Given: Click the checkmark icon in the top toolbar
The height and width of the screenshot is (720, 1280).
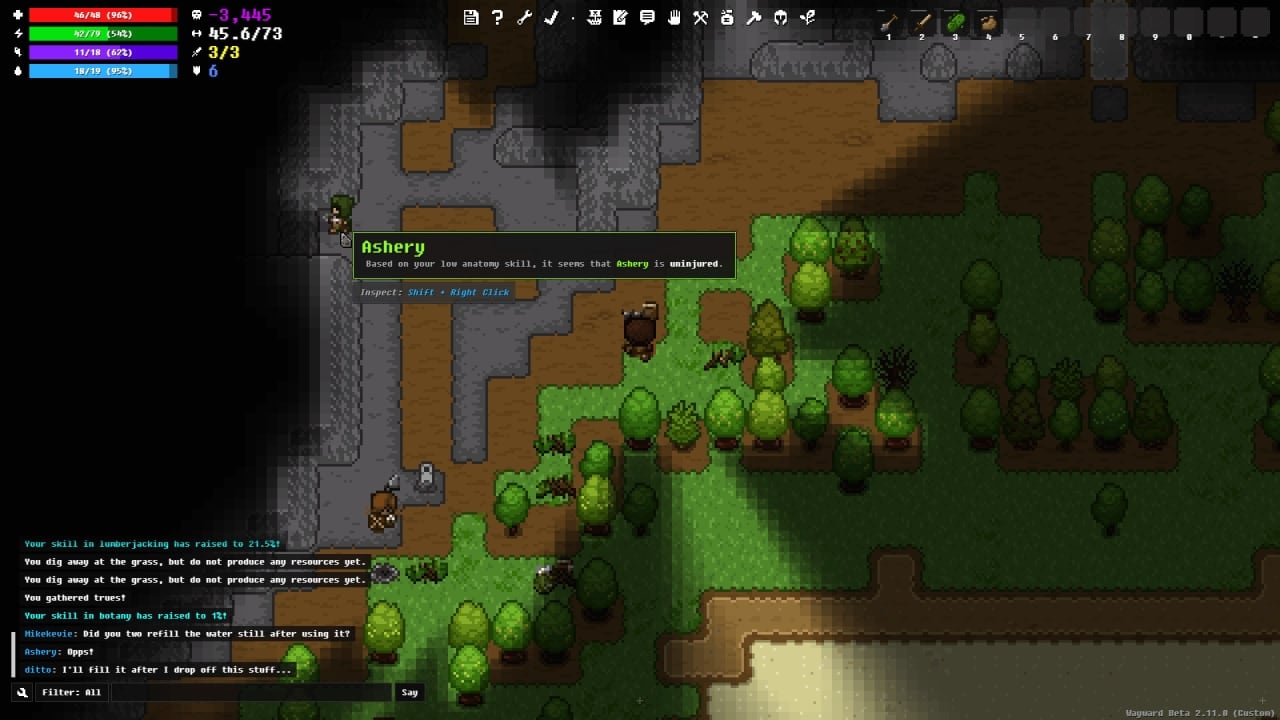Looking at the screenshot, I should click(550, 17).
